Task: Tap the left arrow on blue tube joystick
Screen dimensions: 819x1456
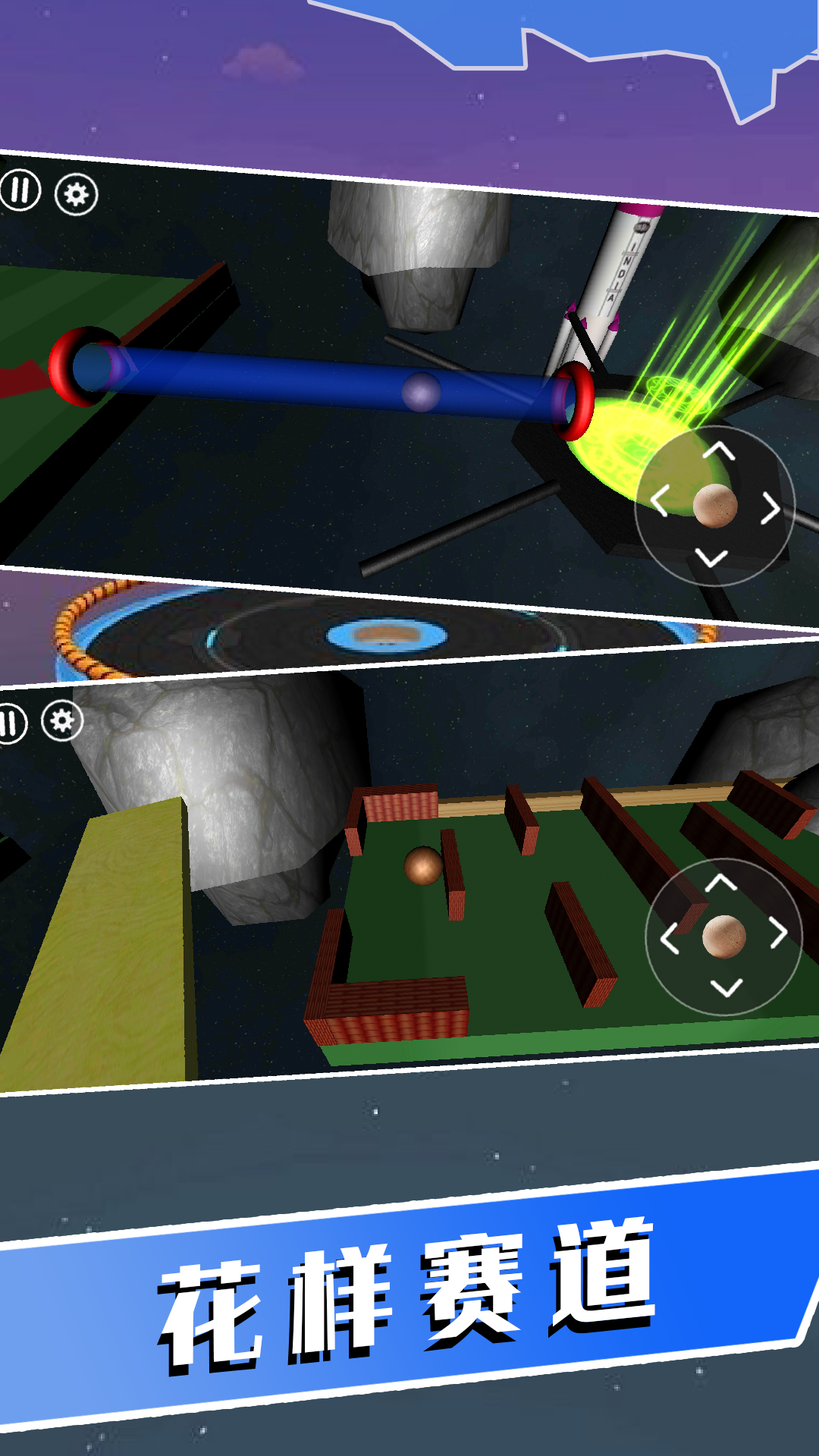Action: pyautogui.click(x=659, y=502)
